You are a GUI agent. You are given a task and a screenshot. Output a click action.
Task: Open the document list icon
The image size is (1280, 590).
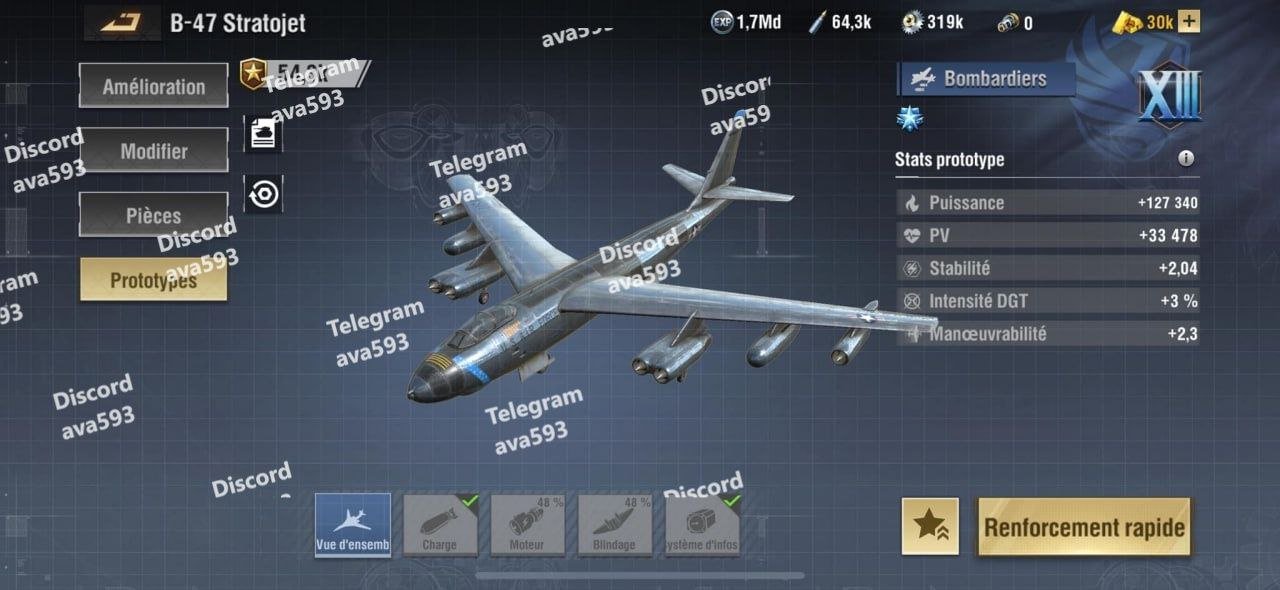tap(263, 134)
